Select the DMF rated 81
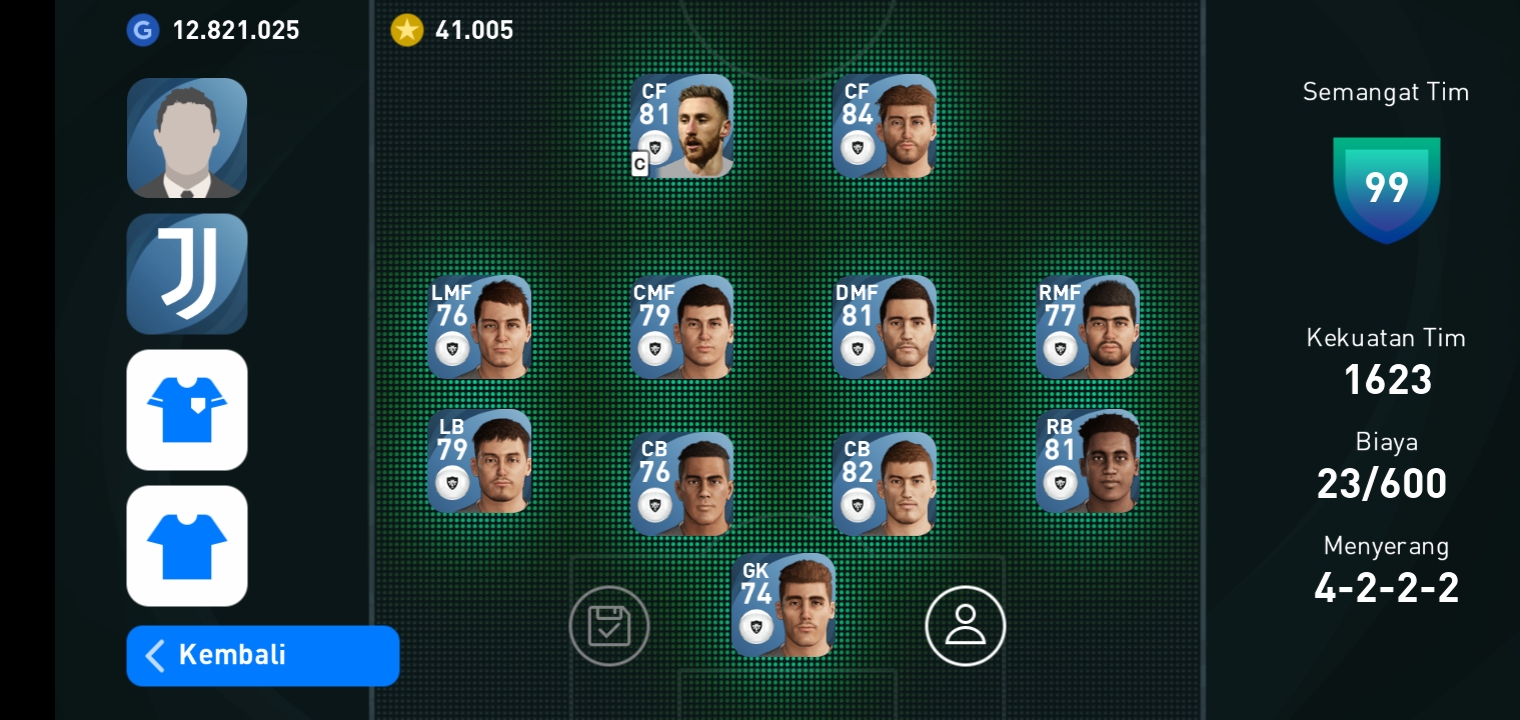 (x=886, y=327)
